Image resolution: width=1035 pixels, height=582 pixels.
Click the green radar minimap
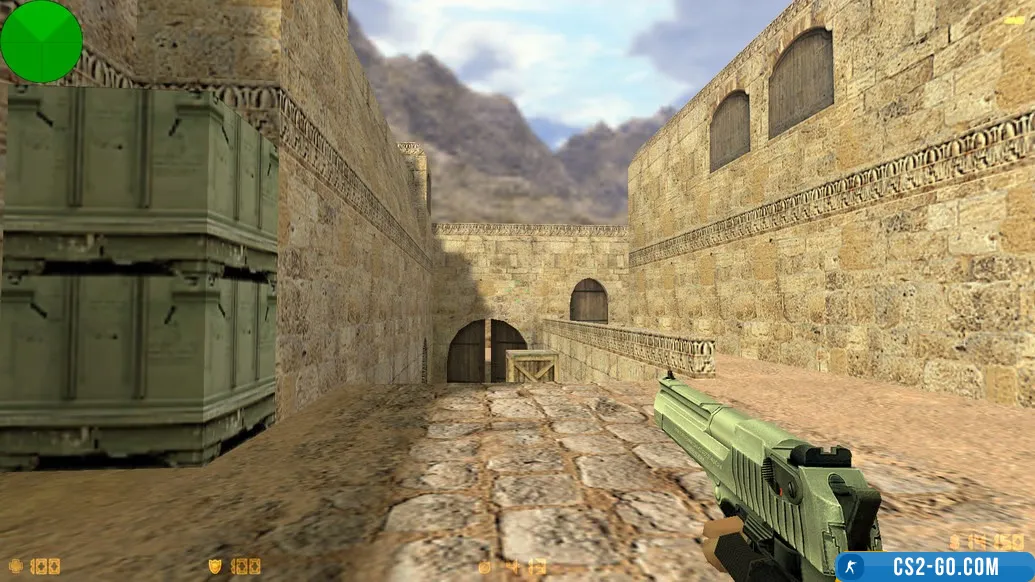41,41
